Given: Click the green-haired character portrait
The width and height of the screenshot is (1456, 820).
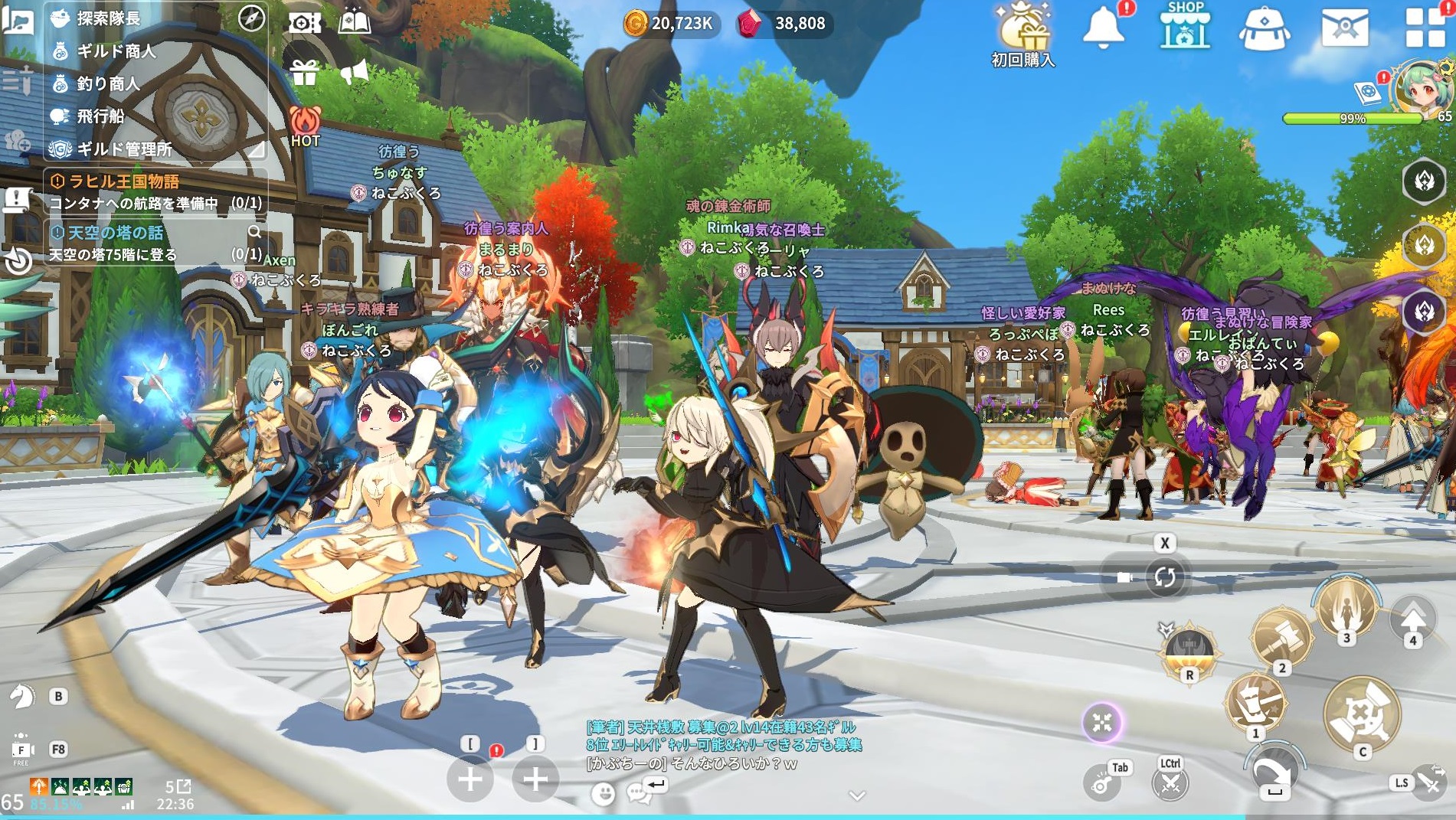Looking at the screenshot, I should tap(1422, 88).
